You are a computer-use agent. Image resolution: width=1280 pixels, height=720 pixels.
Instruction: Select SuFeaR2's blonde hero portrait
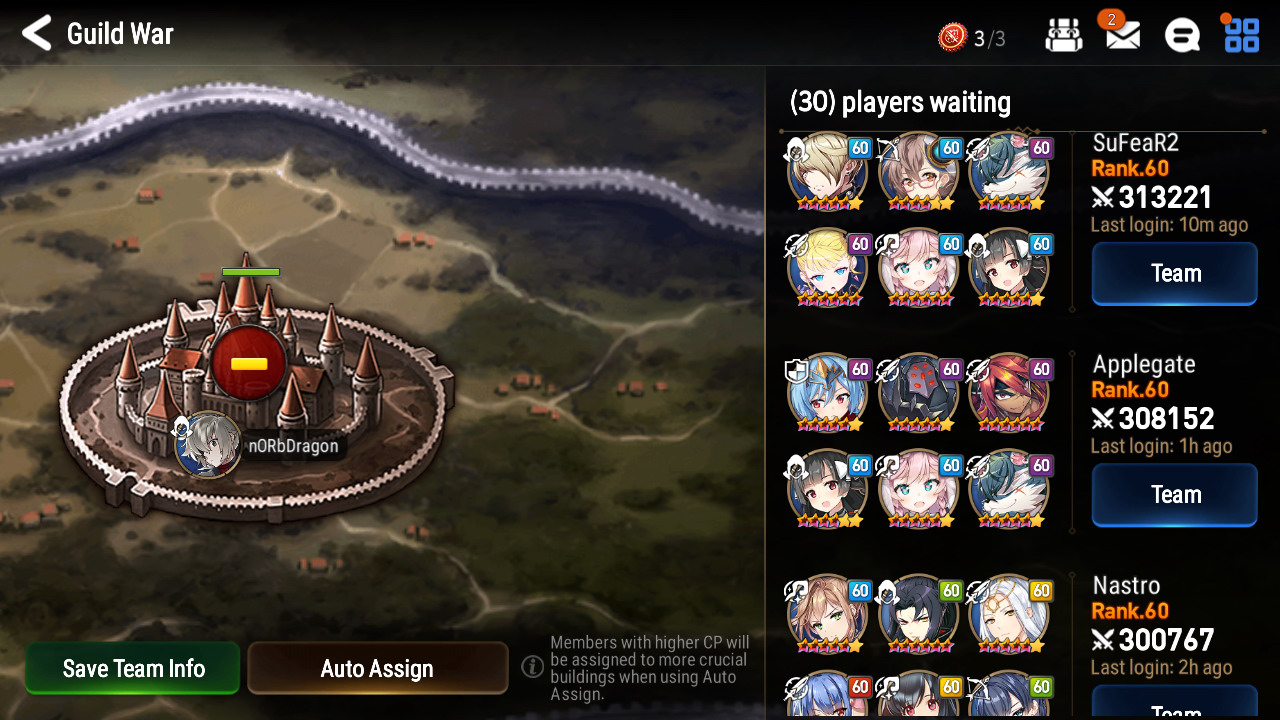coord(827,172)
